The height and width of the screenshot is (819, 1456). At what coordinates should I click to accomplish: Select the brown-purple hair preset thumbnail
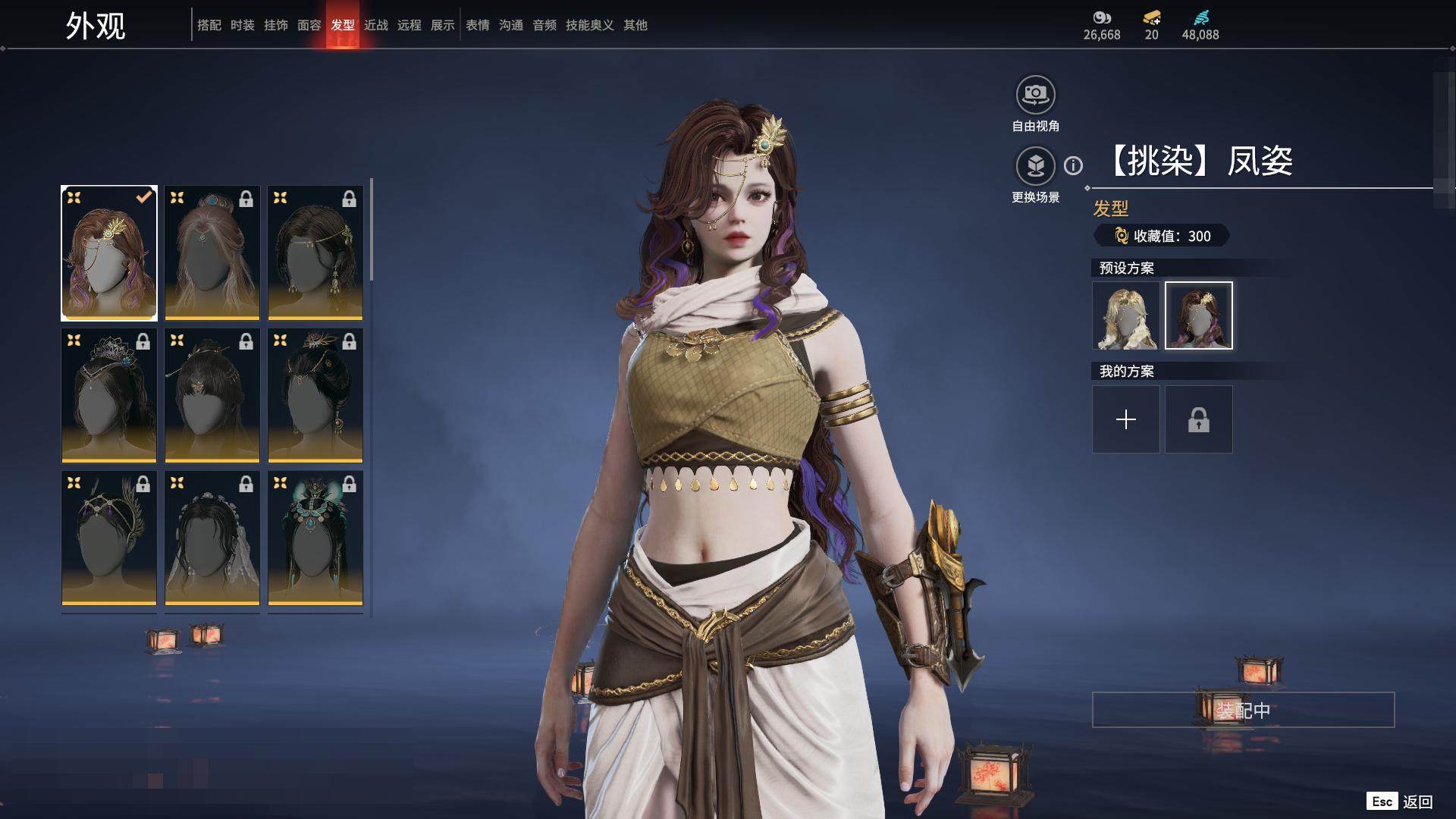1198,315
